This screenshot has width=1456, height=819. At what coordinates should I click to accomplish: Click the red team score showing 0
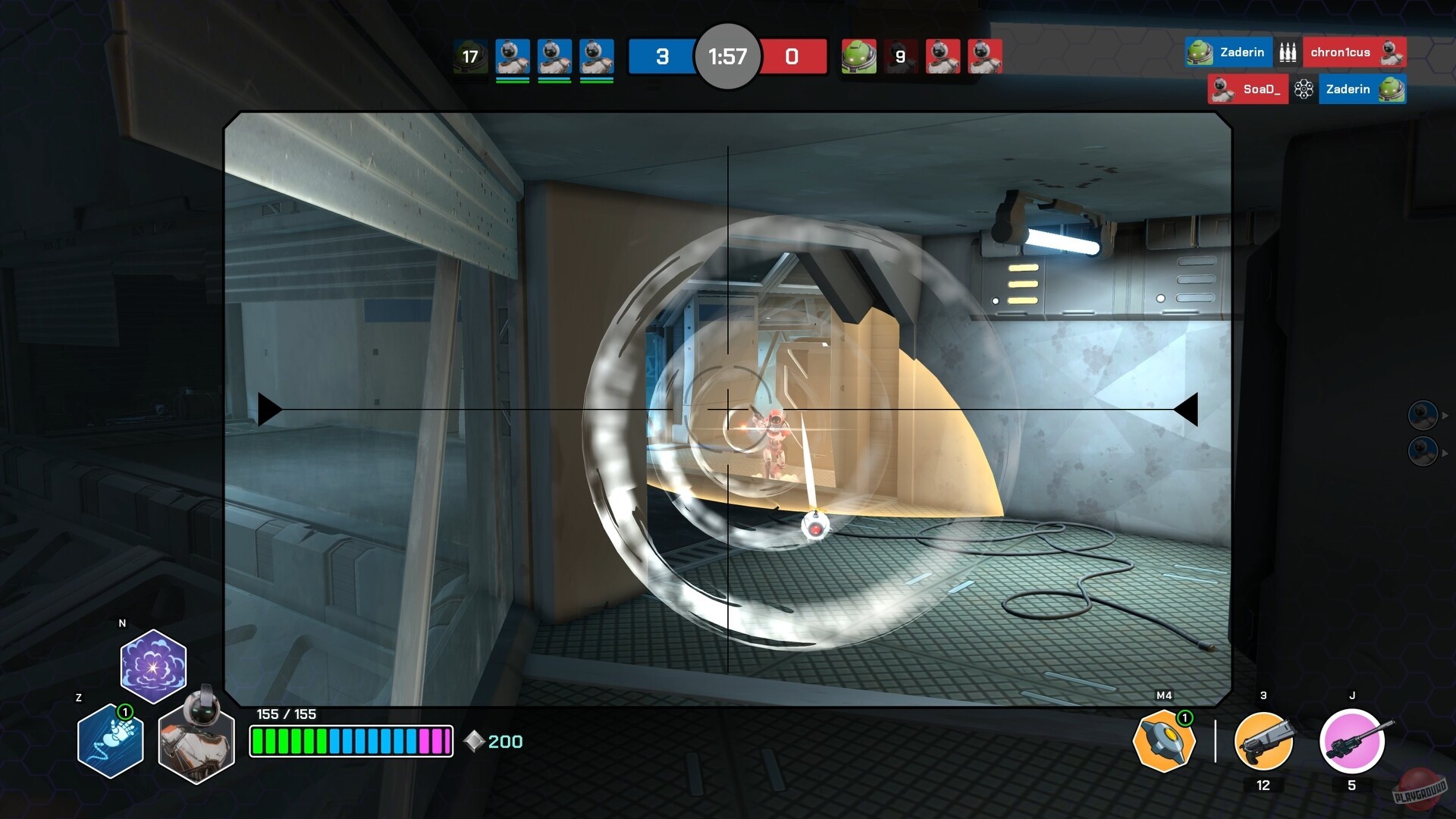tap(793, 56)
